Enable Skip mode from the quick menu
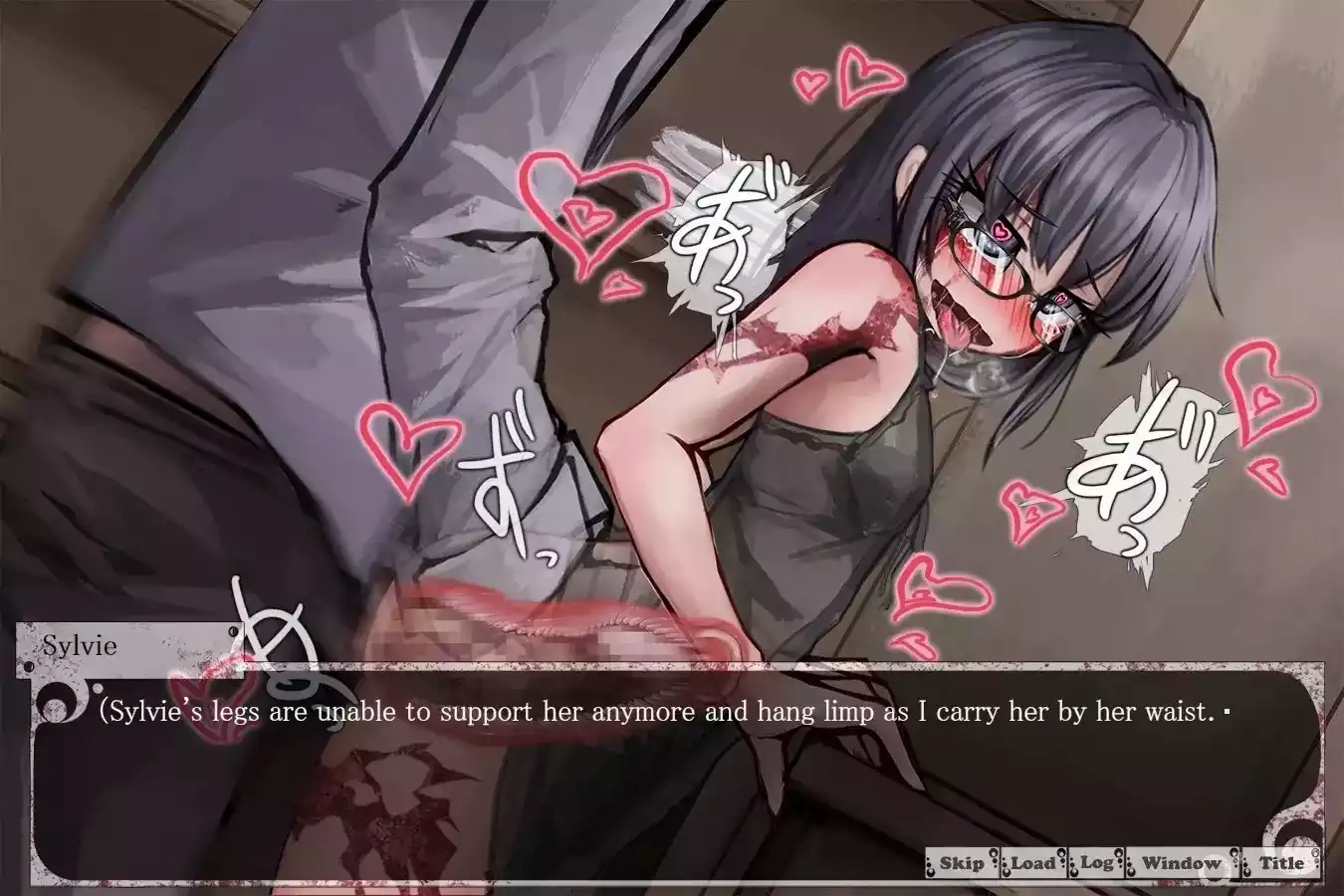The width and height of the screenshot is (1344, 896). coord(963,862)
